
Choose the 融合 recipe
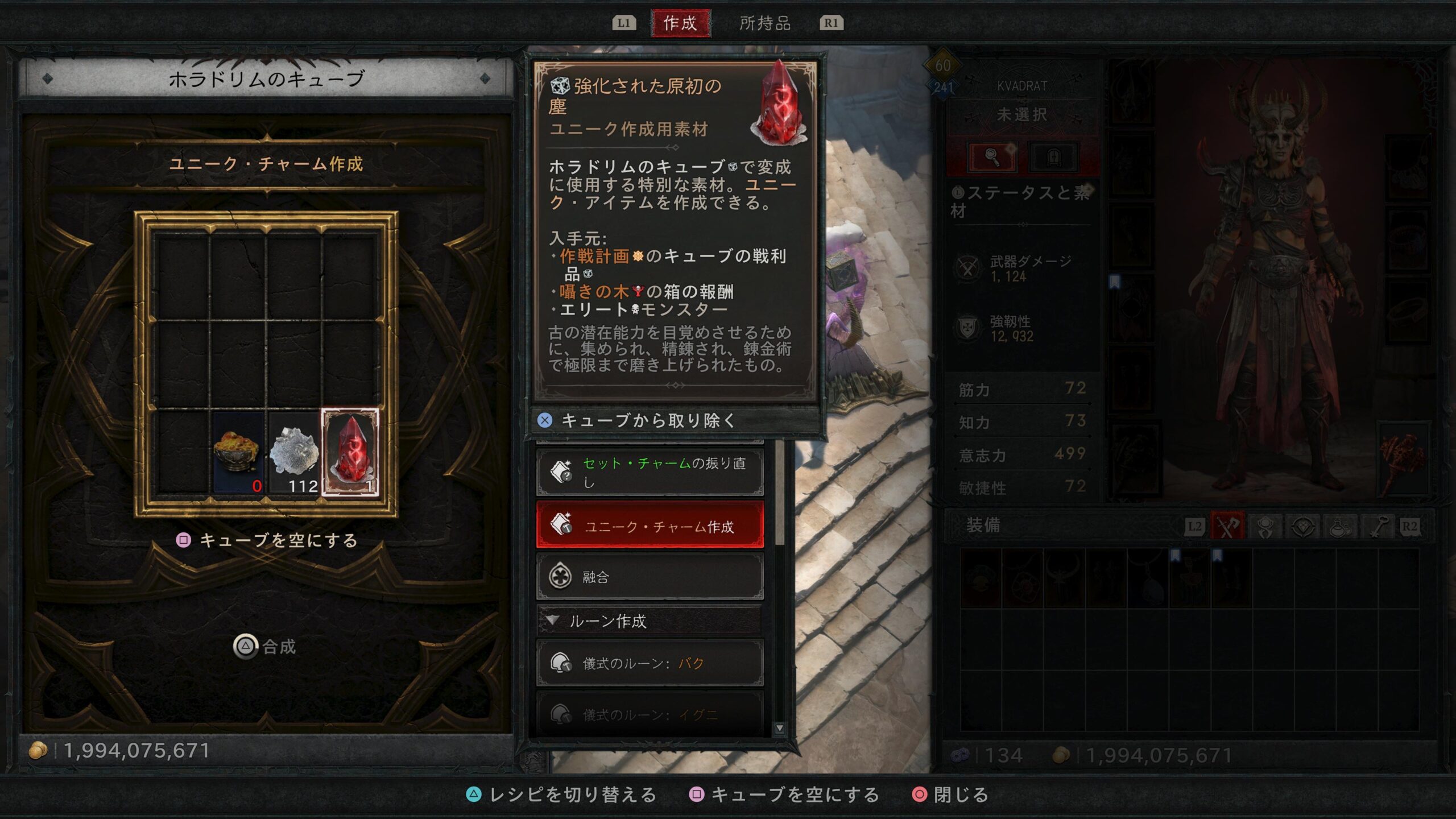650,577
